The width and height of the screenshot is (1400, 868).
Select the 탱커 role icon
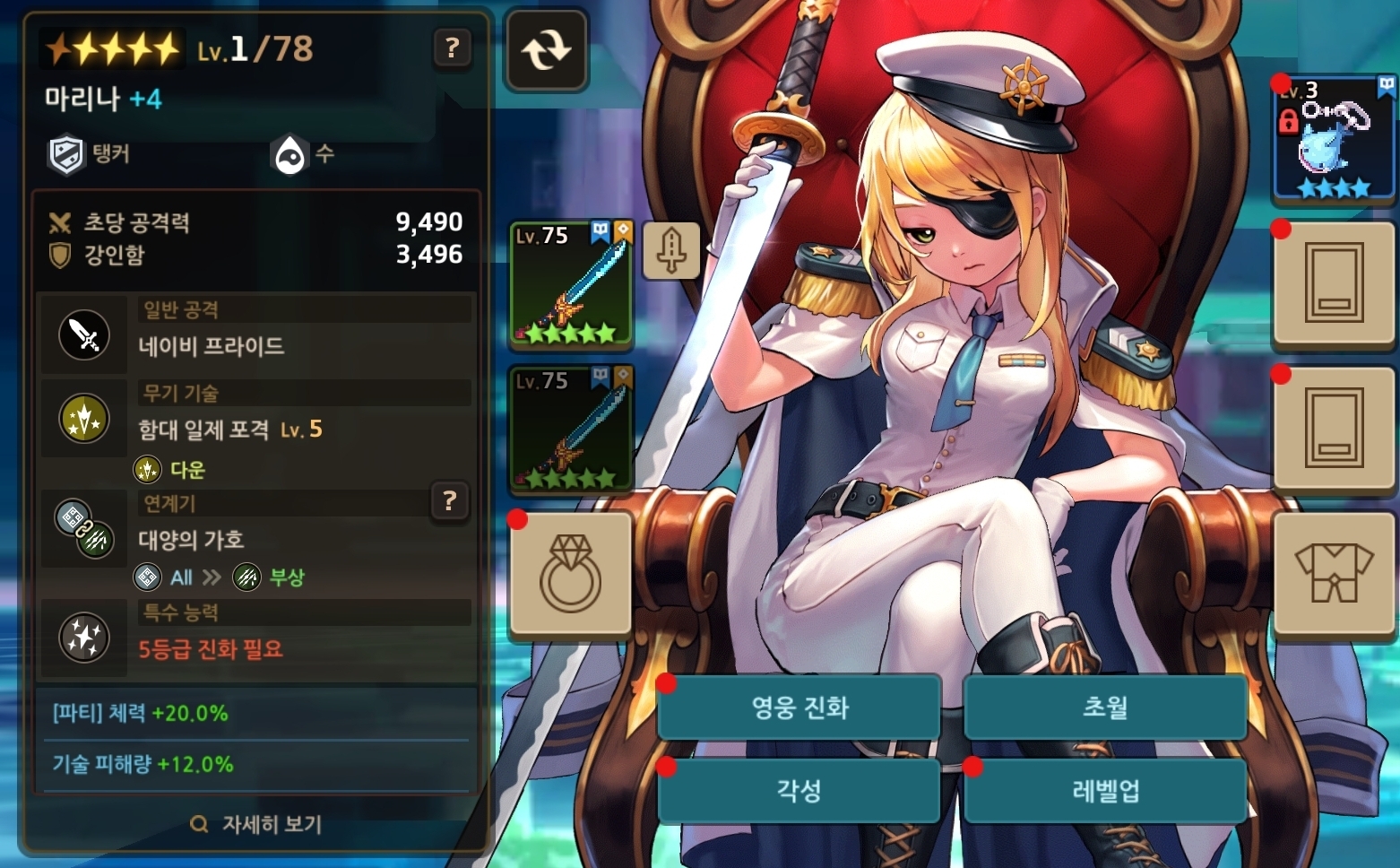click(65, 154)
